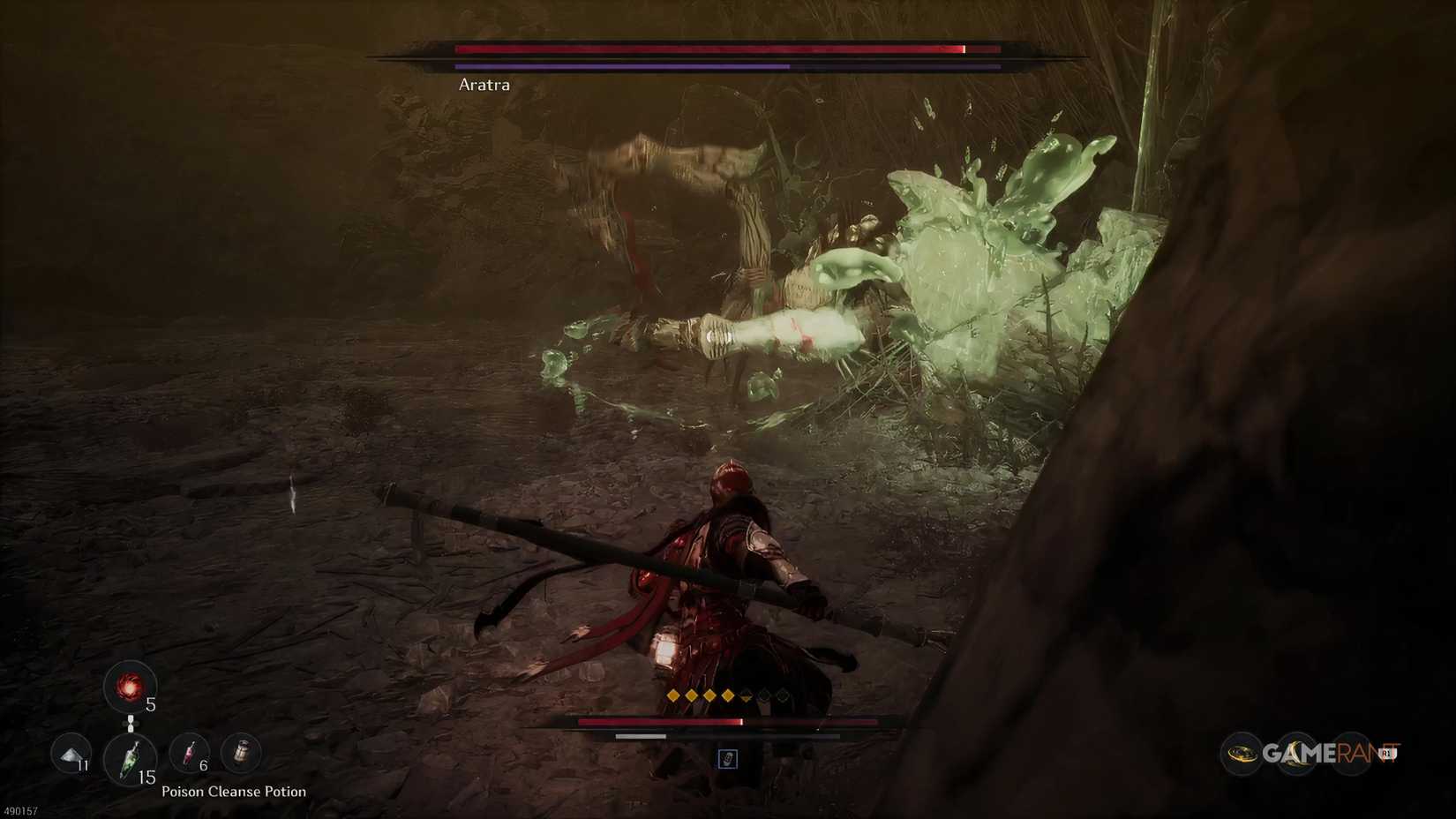Click the canister item in the quick slots
Viewport: 1456px width, 819px height.
click(240, 752)
